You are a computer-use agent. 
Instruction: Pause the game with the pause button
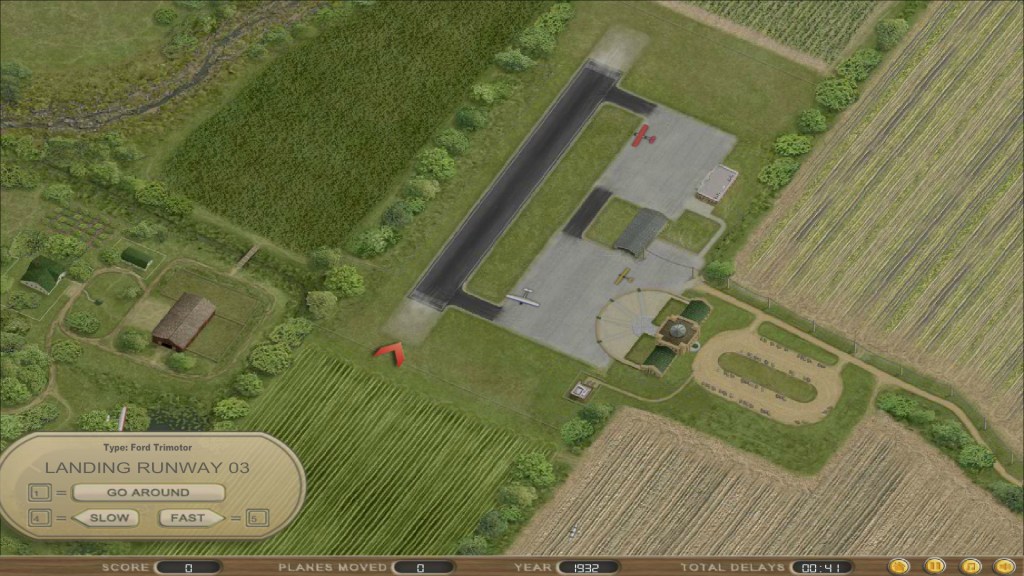tap(934, 566)
